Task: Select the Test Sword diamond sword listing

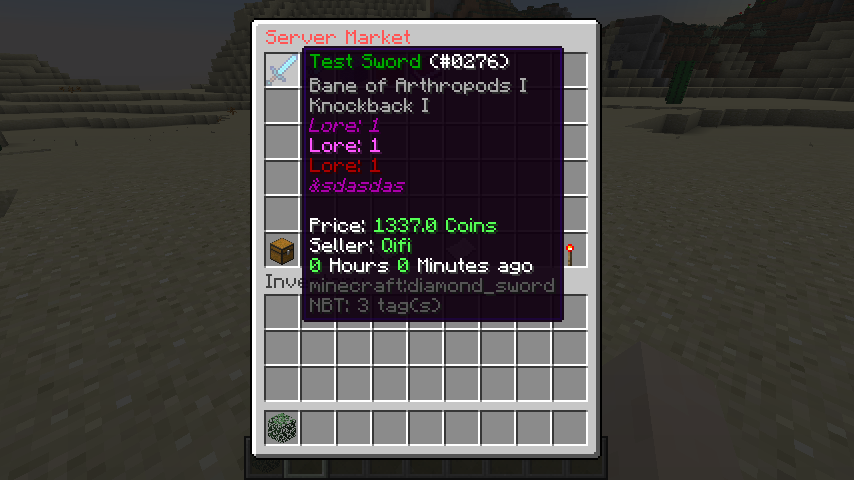Action: pos(282,69)
